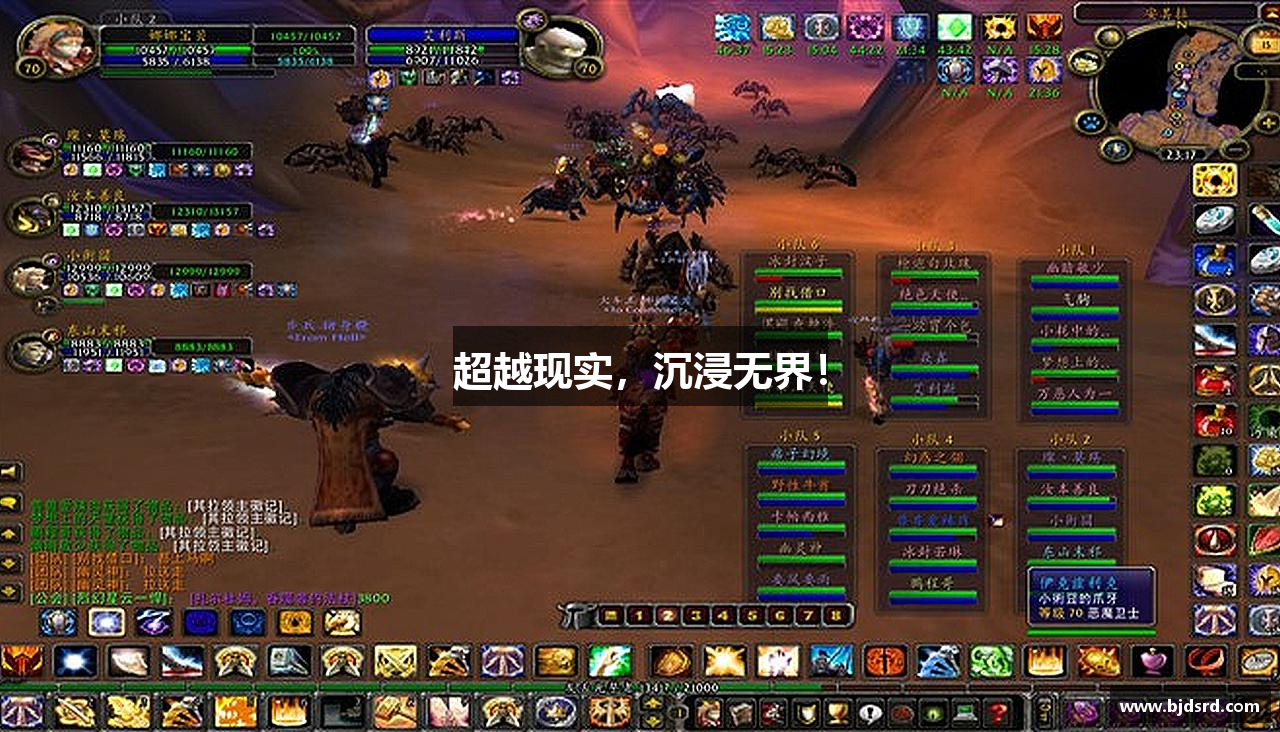Toggle minimap zoom with the plus button

coord(1268,121)
